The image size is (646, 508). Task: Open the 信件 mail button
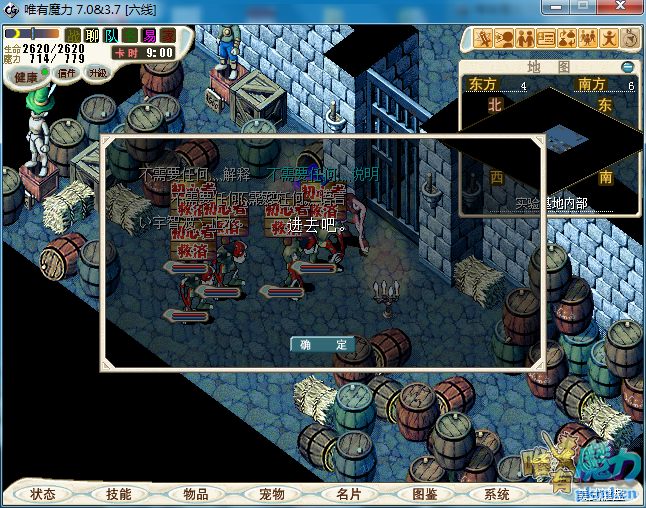click(x=67, y=73)
